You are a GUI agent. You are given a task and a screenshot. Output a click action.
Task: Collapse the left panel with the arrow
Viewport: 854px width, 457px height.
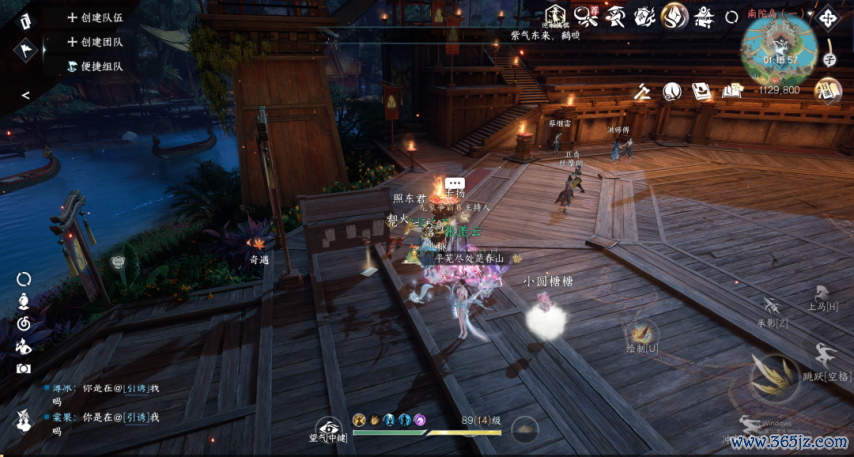(25, 95)
